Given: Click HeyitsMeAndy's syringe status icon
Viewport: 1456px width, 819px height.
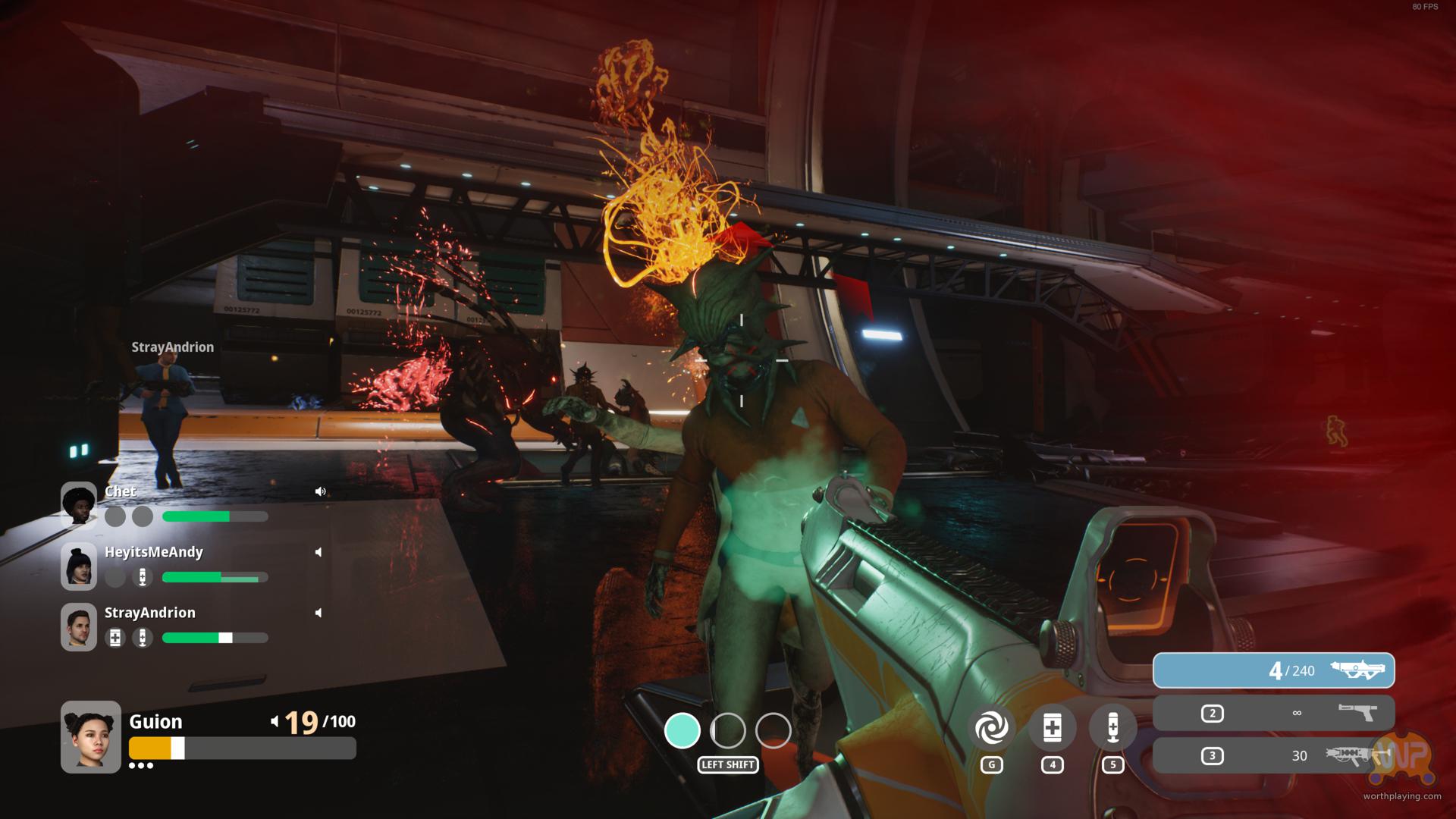Looking at the screenshot, I should (143, 577).
